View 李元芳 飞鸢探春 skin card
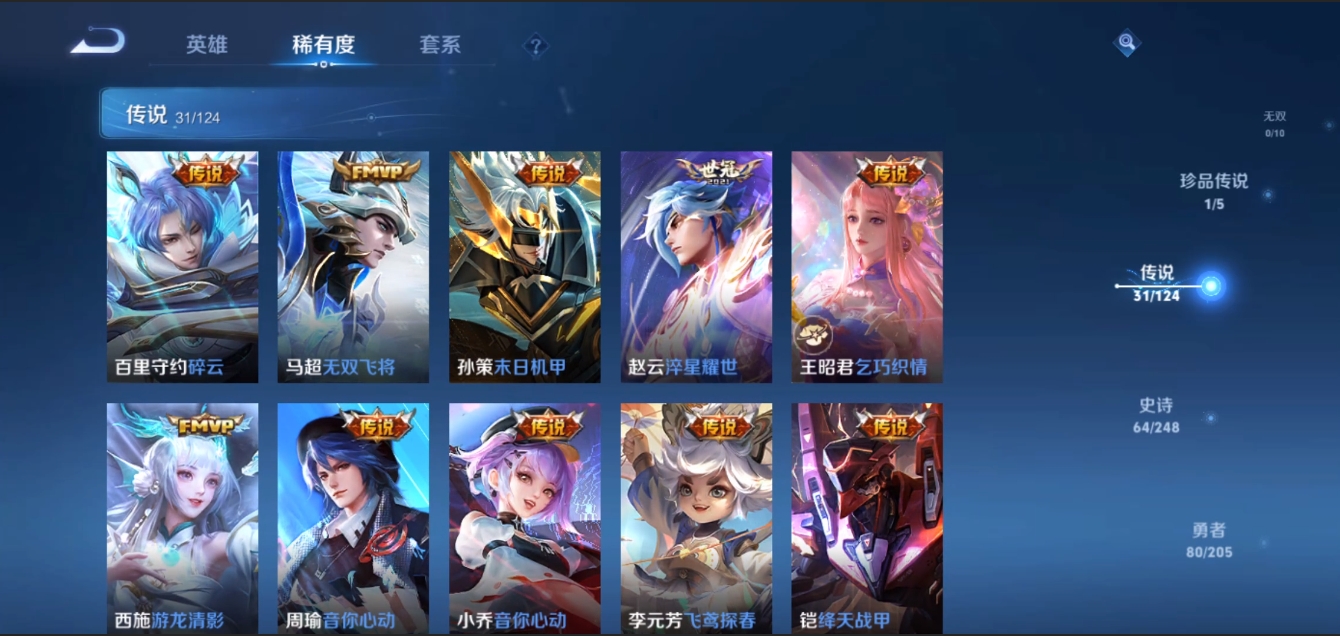Screen dimensions: 1340x636 click(x=696, y=518)
